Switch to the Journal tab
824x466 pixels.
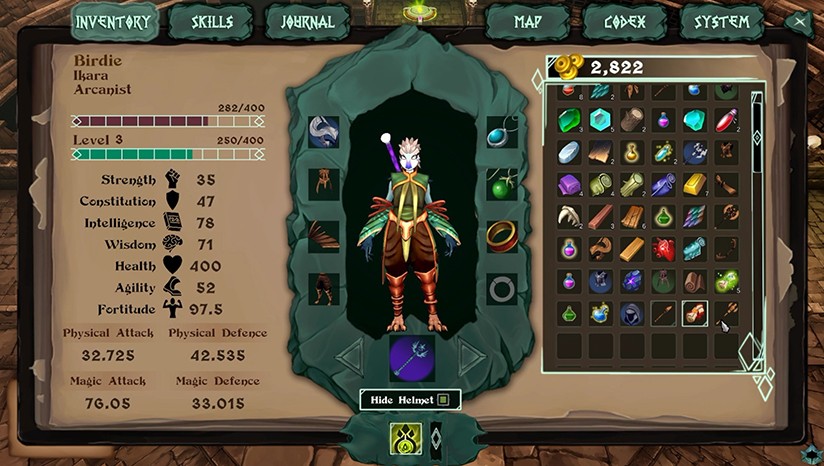308,22
